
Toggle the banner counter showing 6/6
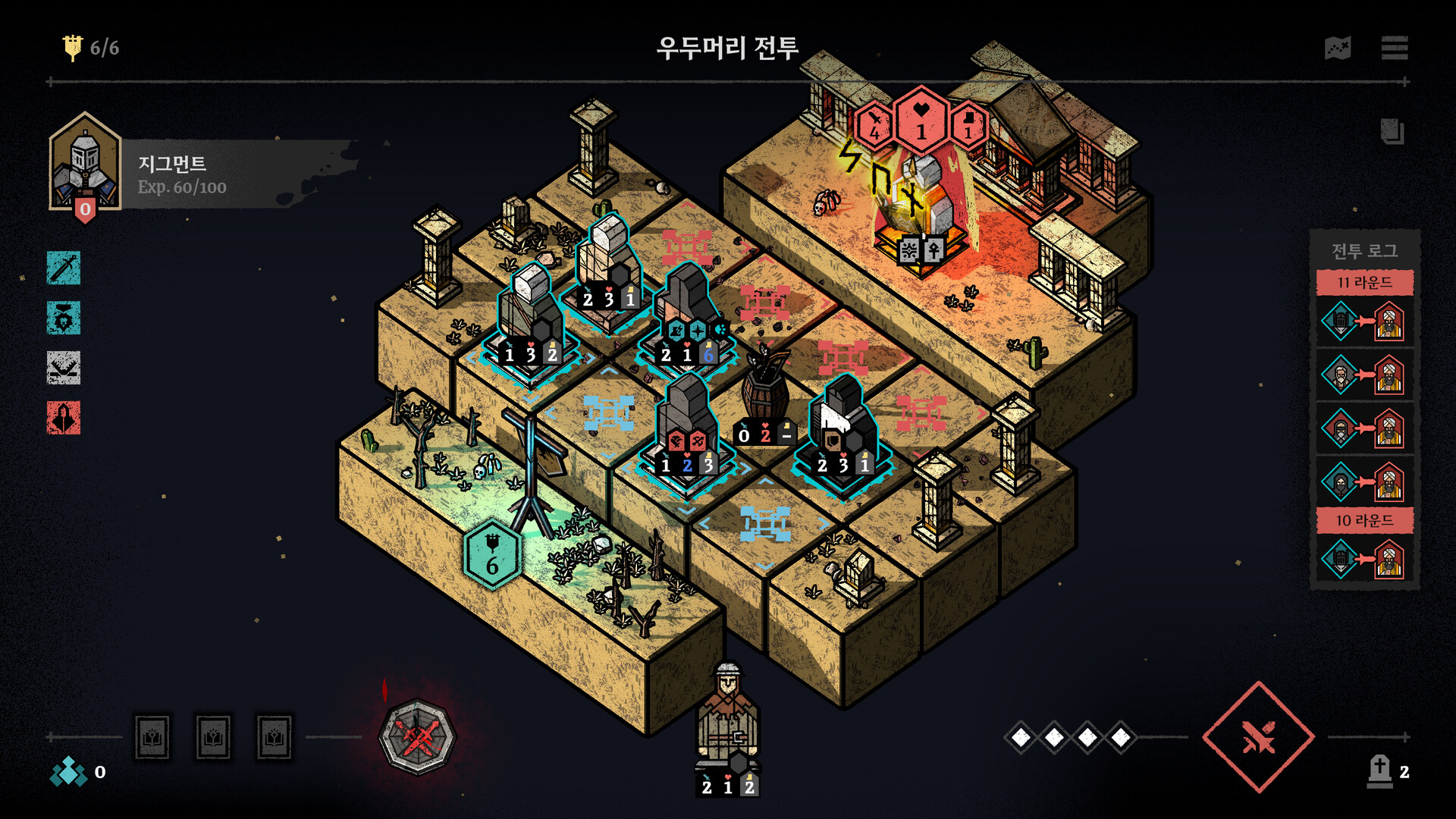(x=89, y=47)
